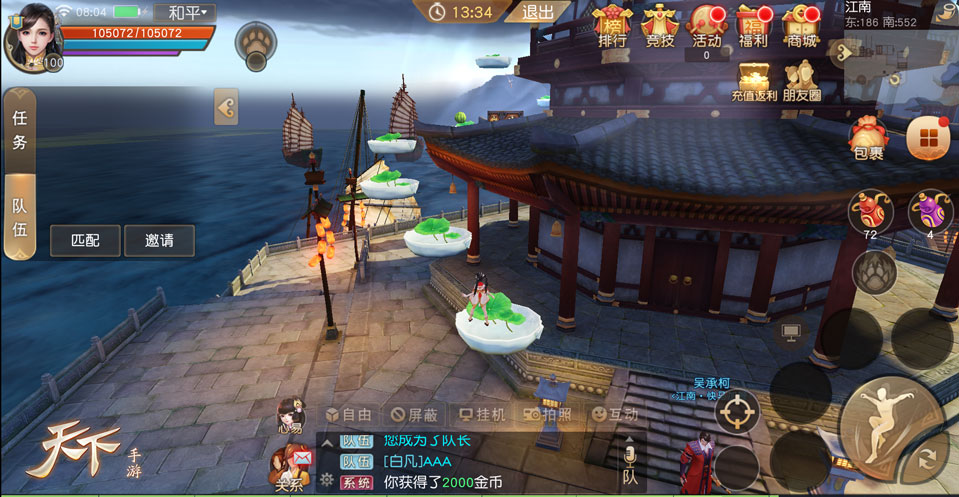This screenshot has height=497, width=959.
Task: Click the 邀请 invite button
Action: click(x=159, y=241)
